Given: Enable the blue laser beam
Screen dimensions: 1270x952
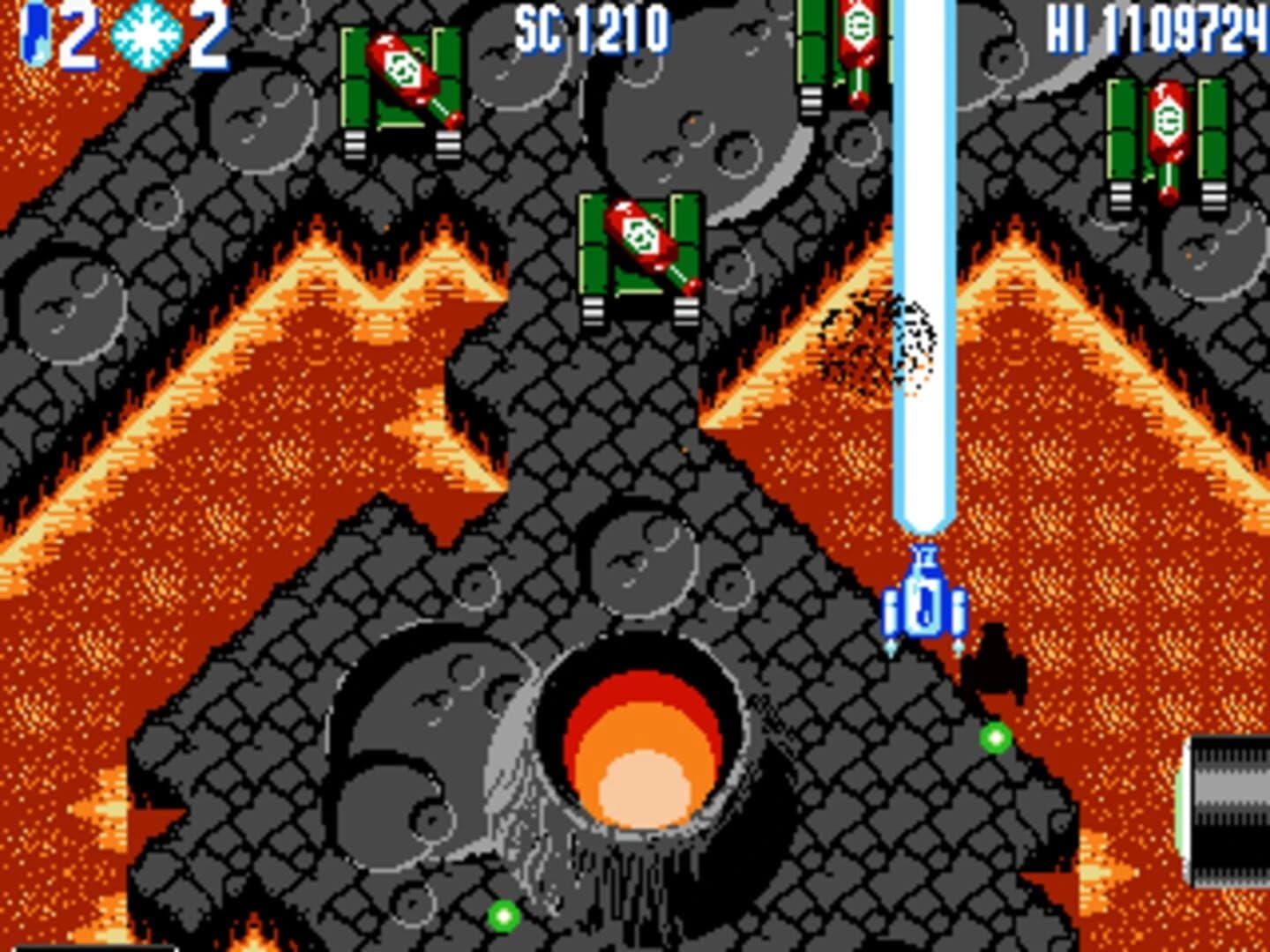Looking at the screenshot, I should (924, 264).
